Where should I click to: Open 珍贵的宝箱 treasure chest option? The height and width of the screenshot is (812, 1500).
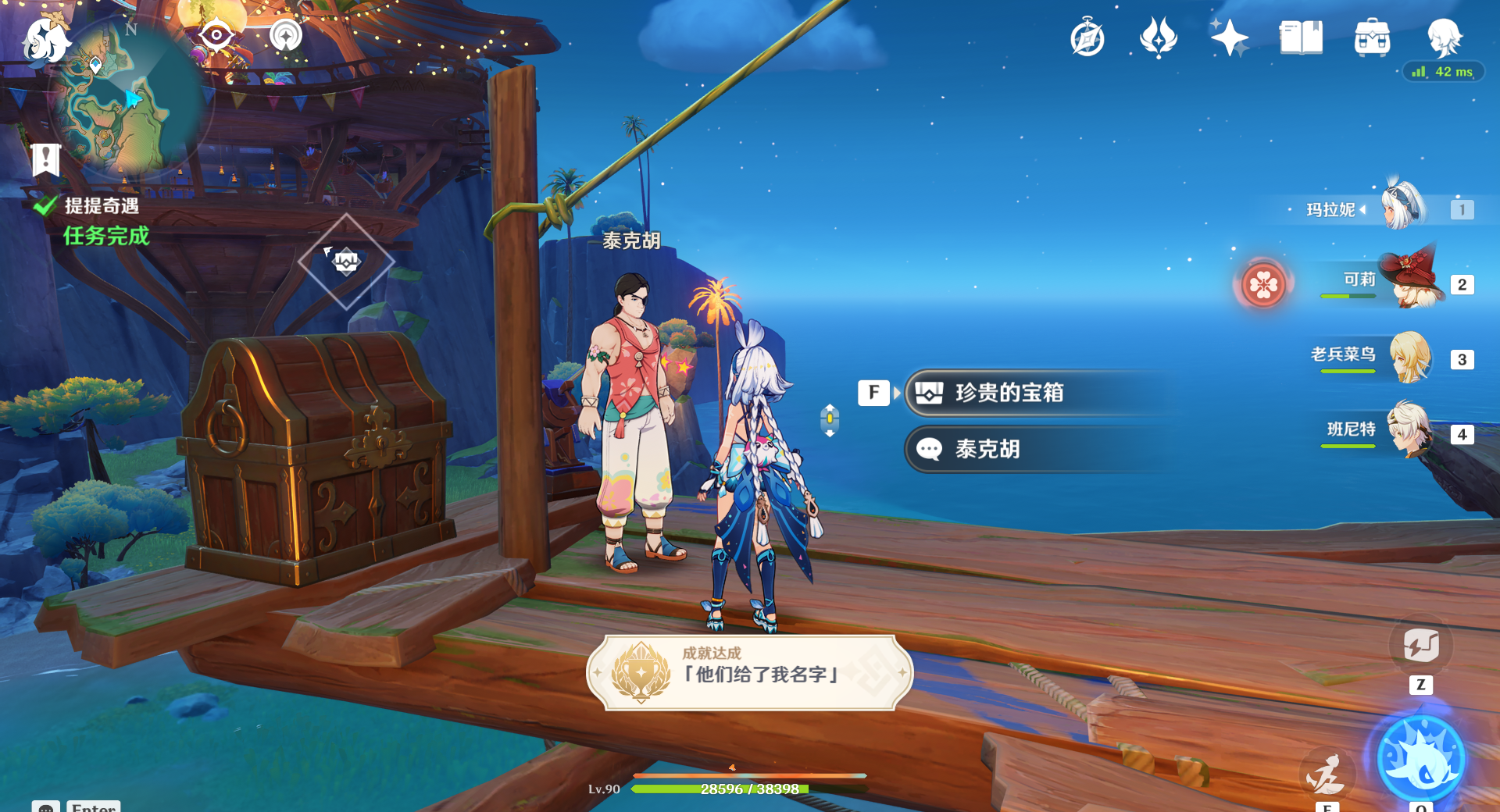[x=1009, y=393]
